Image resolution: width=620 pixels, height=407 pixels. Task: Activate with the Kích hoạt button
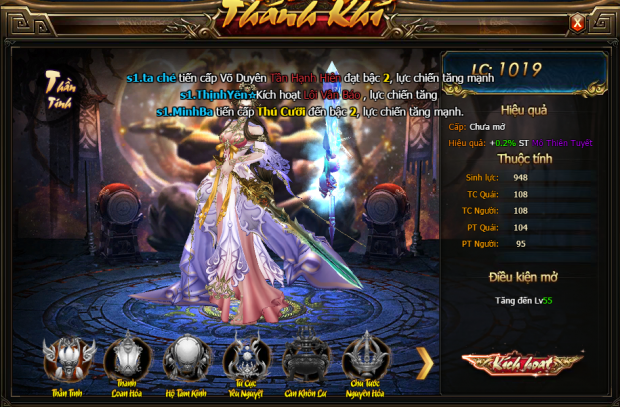pyautogui.click(x=523, y=362)
